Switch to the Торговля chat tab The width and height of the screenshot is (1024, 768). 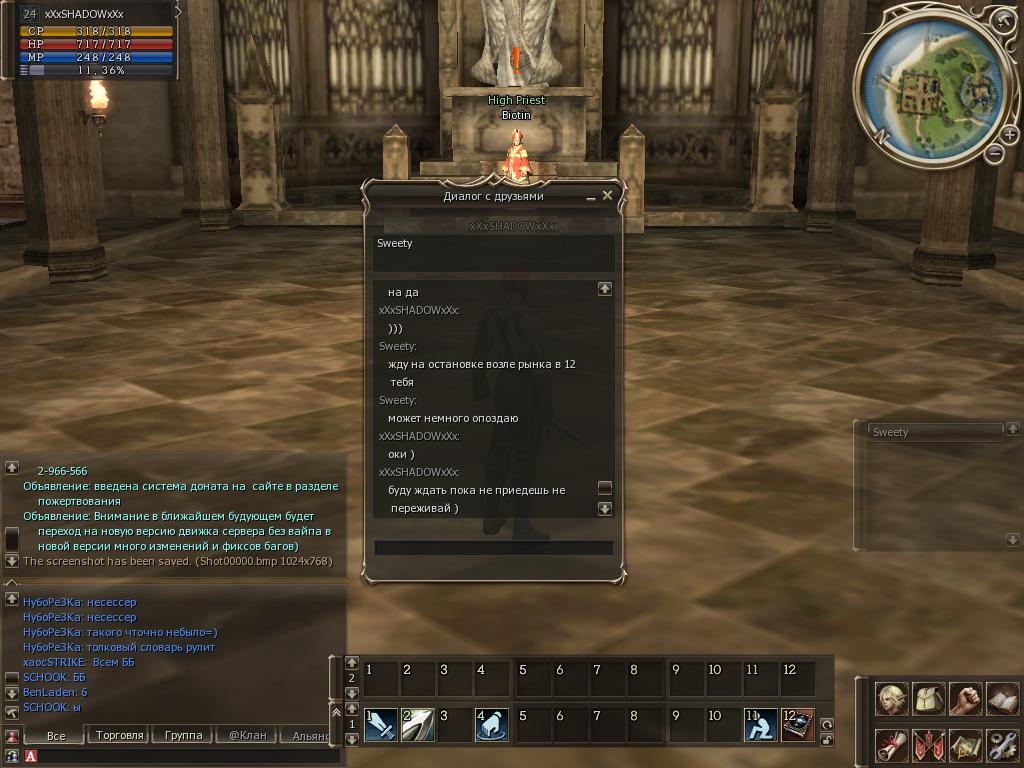[x=120, y=735]
